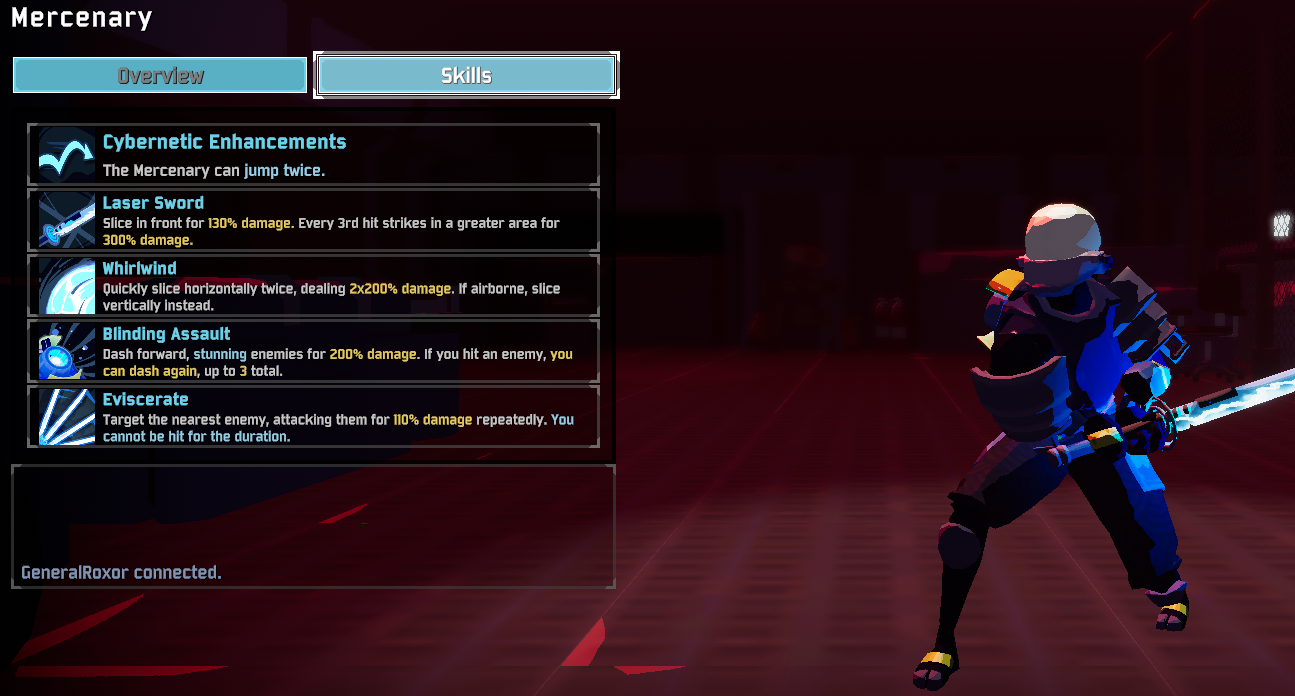Viewport: 1295px width, 696px height.
Task: Select the Skills tab
Action: 466,75
